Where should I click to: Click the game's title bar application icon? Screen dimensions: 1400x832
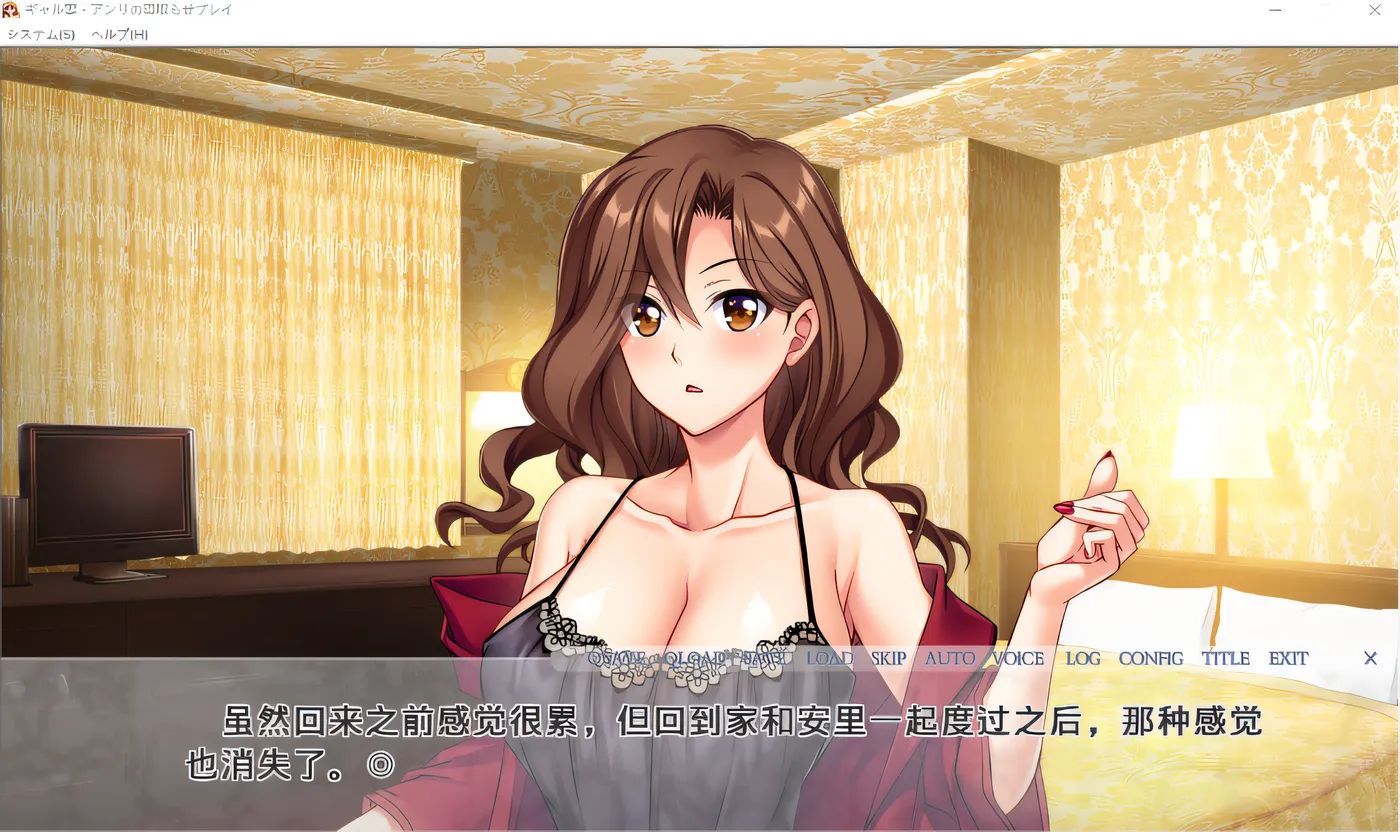click(12, 10)
